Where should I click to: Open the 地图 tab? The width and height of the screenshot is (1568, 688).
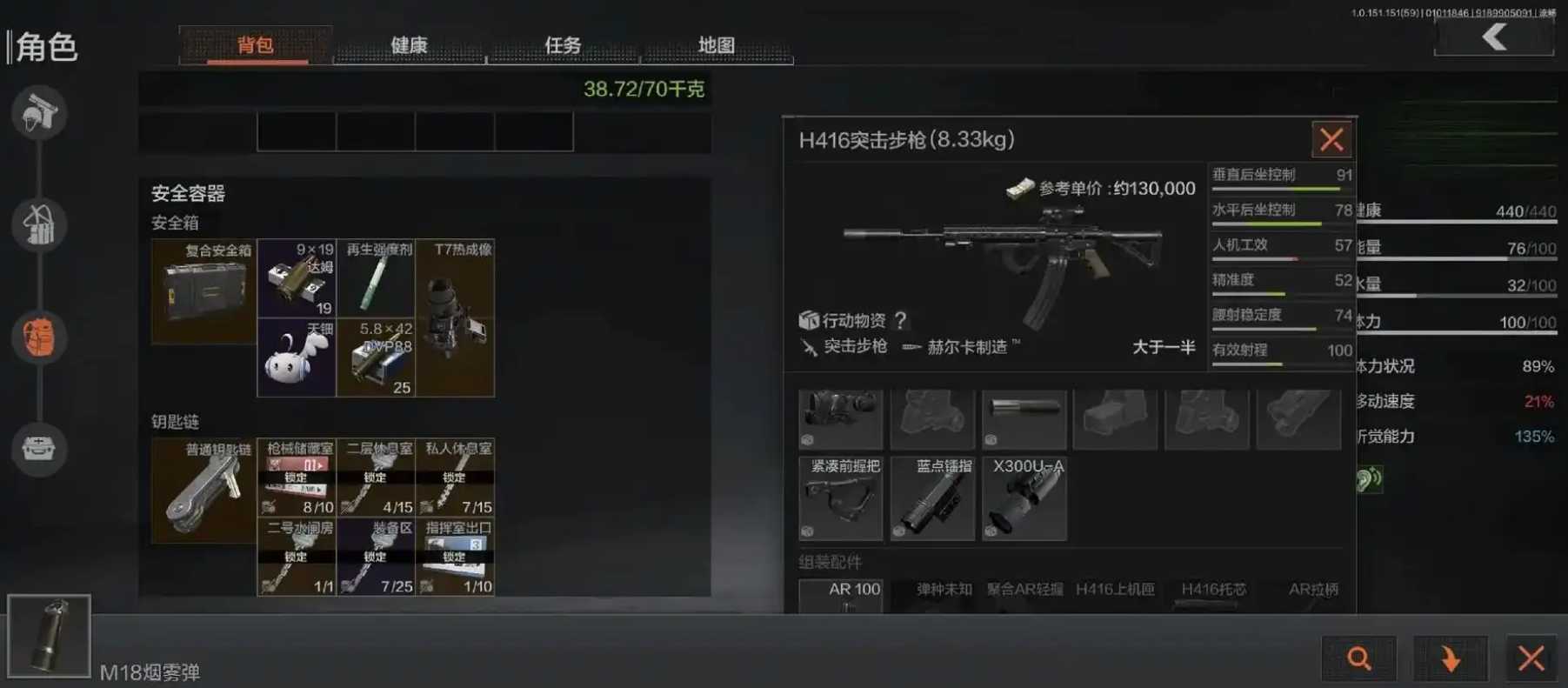tap(715, 44)
